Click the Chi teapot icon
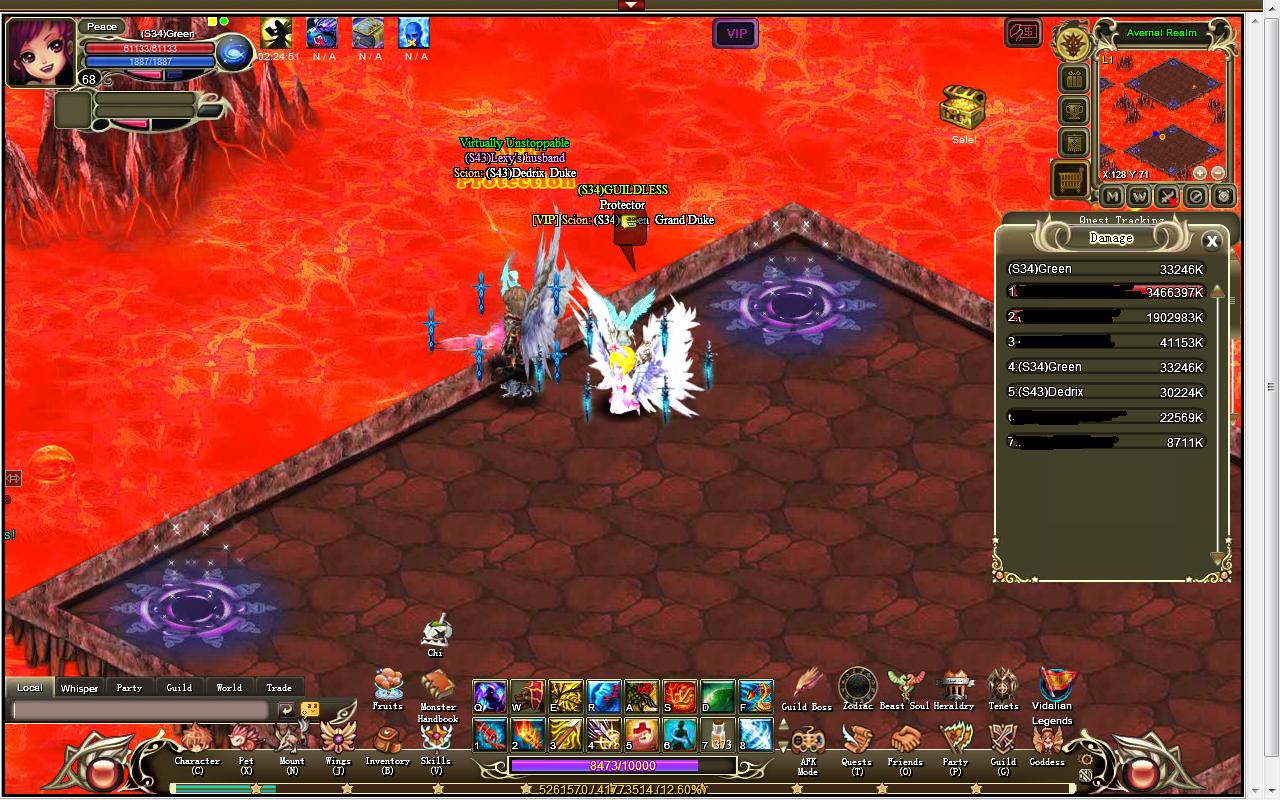This screenshot has height=800, width=1280. click(x=435, y=634)
